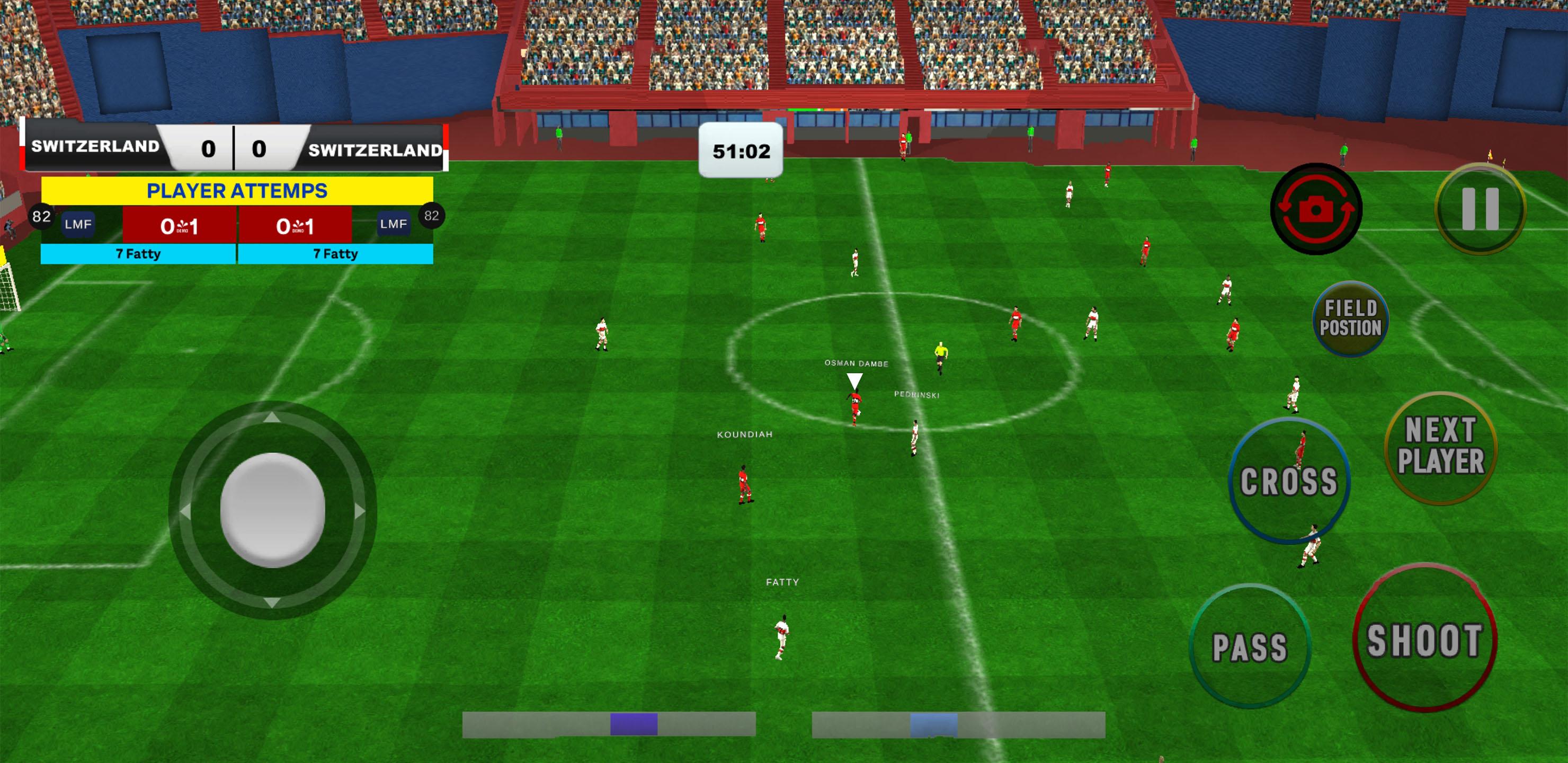Pause the match
Screen dimensions: 1568x763
pos(1480,208)
